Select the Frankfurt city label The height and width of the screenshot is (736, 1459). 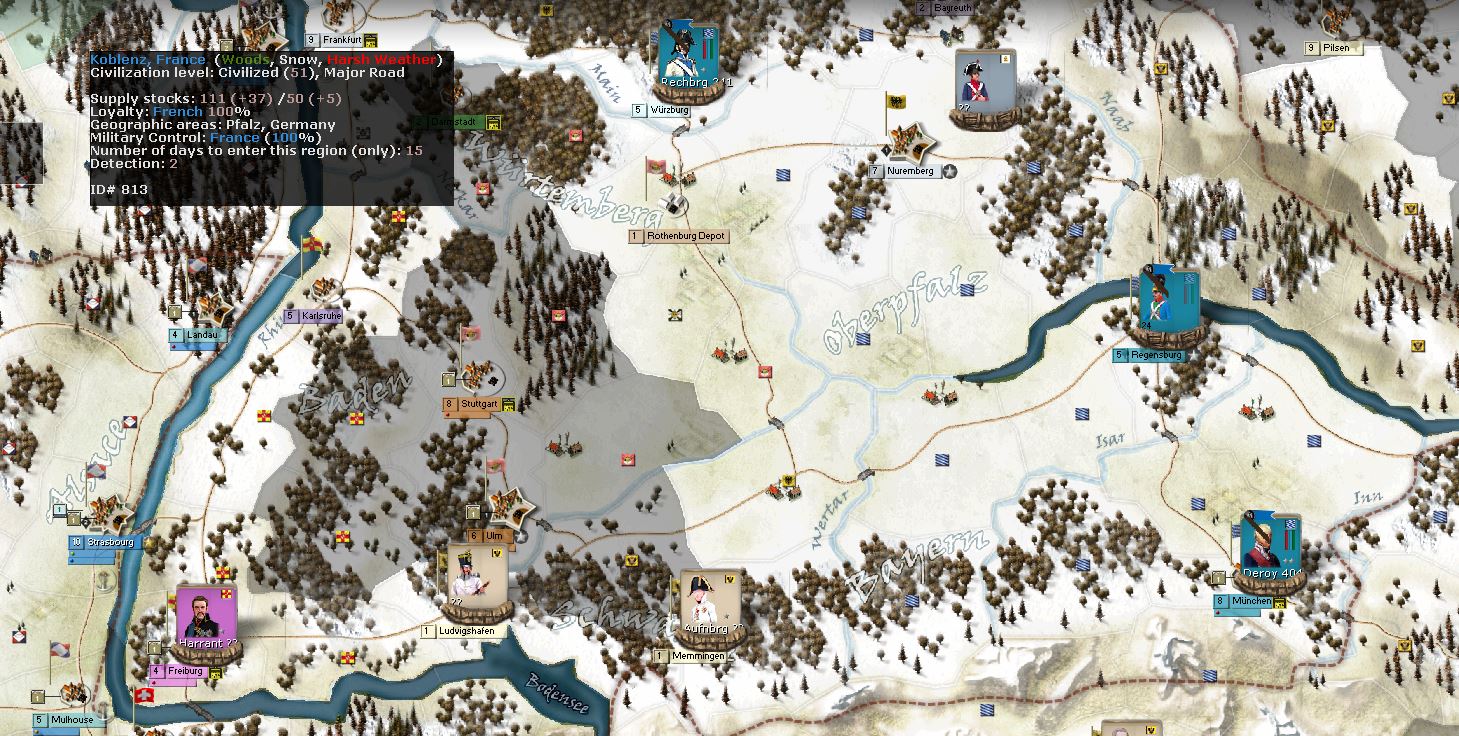coord(341,40)
